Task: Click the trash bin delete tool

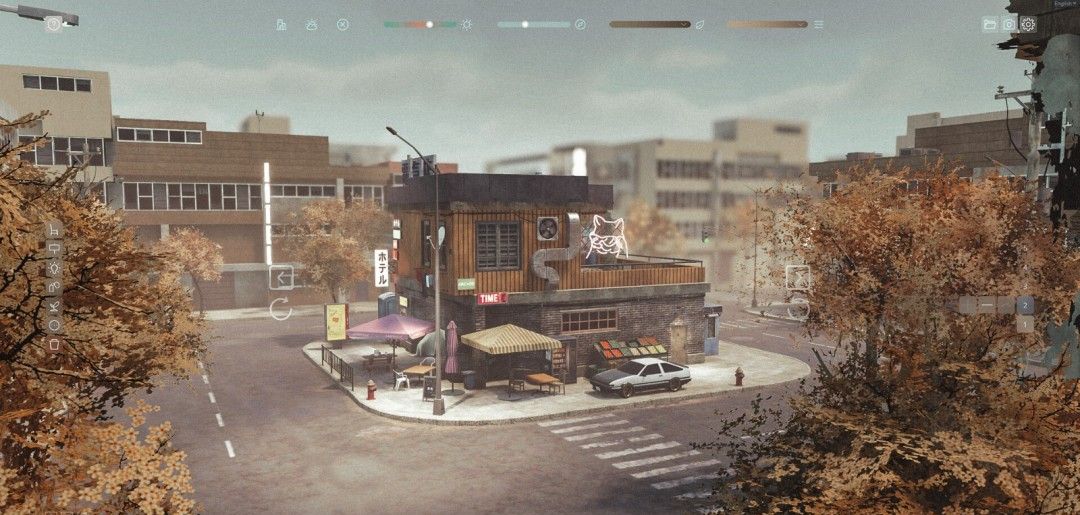Action: [54, 344]
